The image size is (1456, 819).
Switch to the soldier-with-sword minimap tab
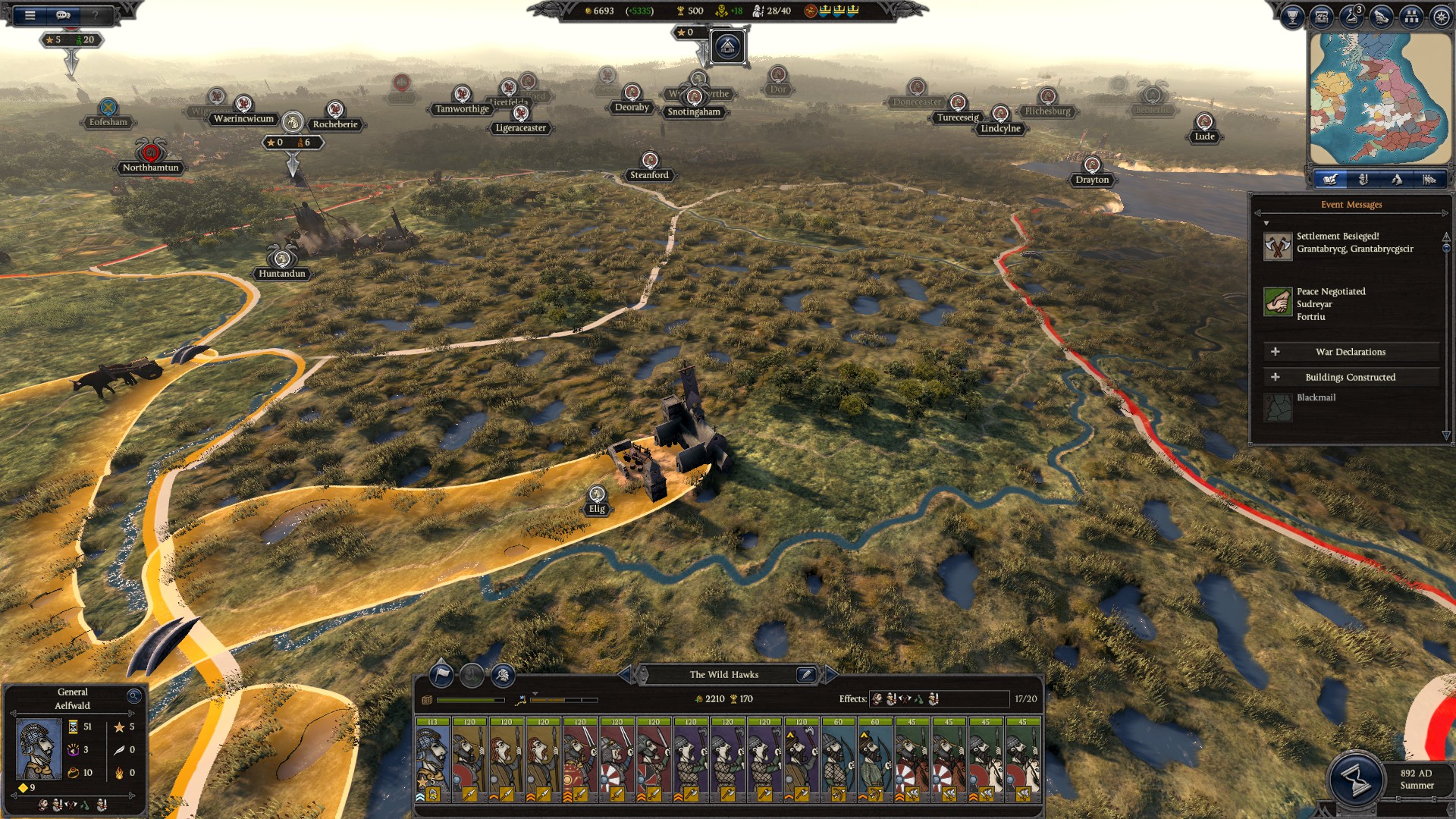click(x=1363, y=179)
